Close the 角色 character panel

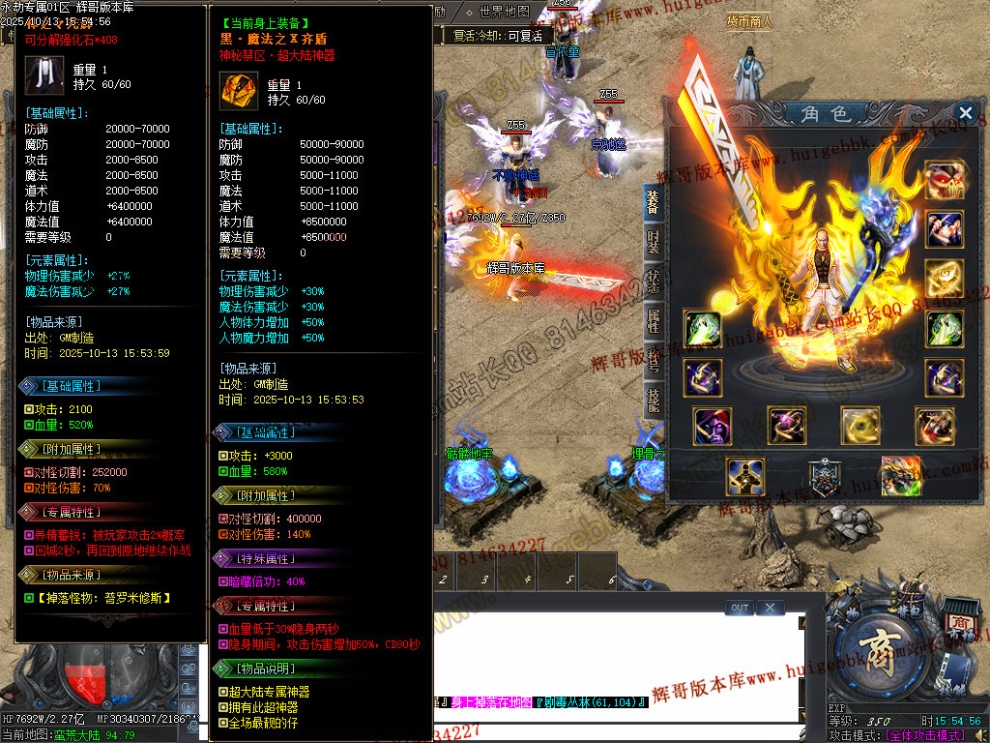click(x=965, y=113)
